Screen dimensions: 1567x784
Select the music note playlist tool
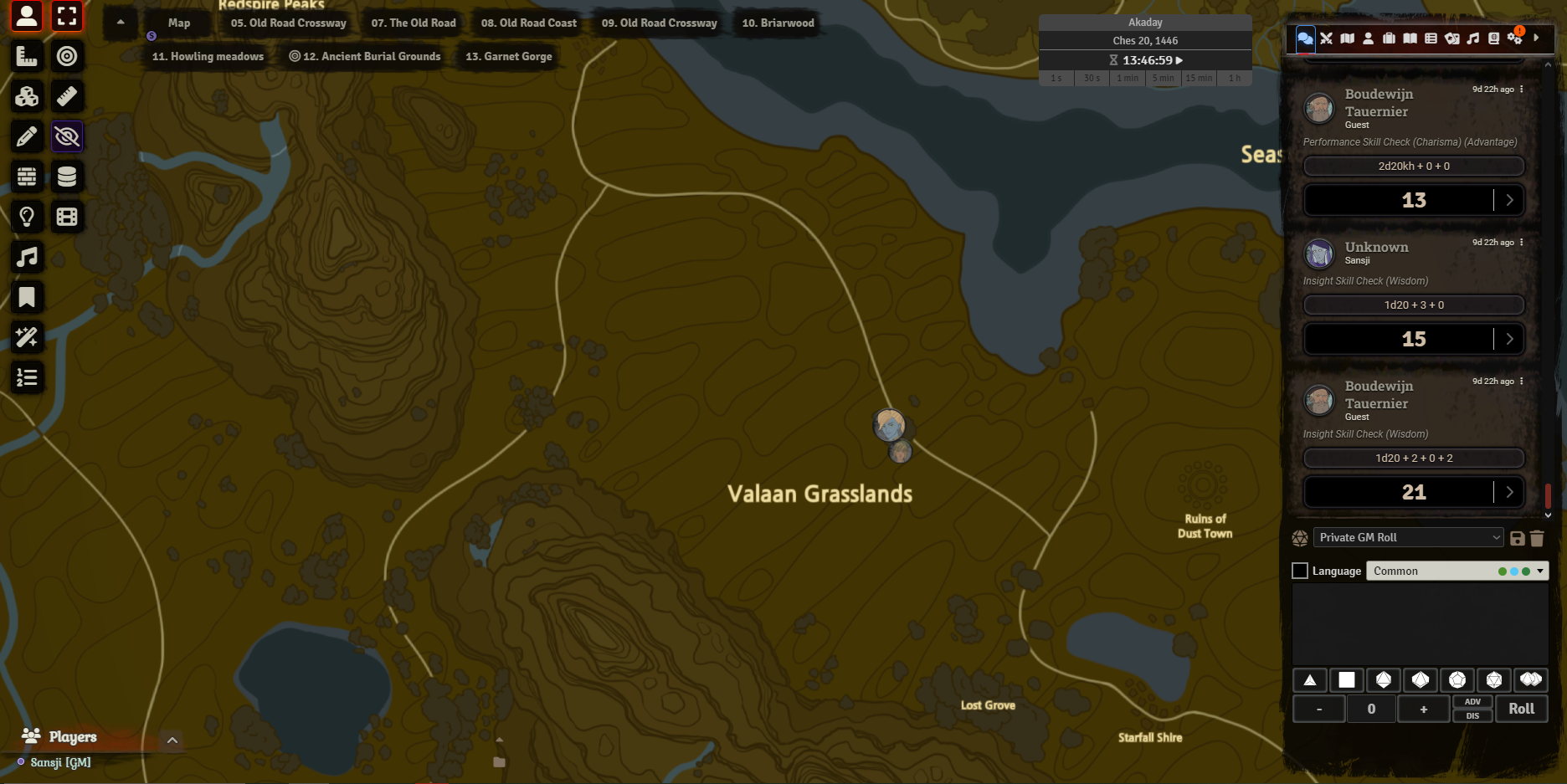(x=27, y=257)
